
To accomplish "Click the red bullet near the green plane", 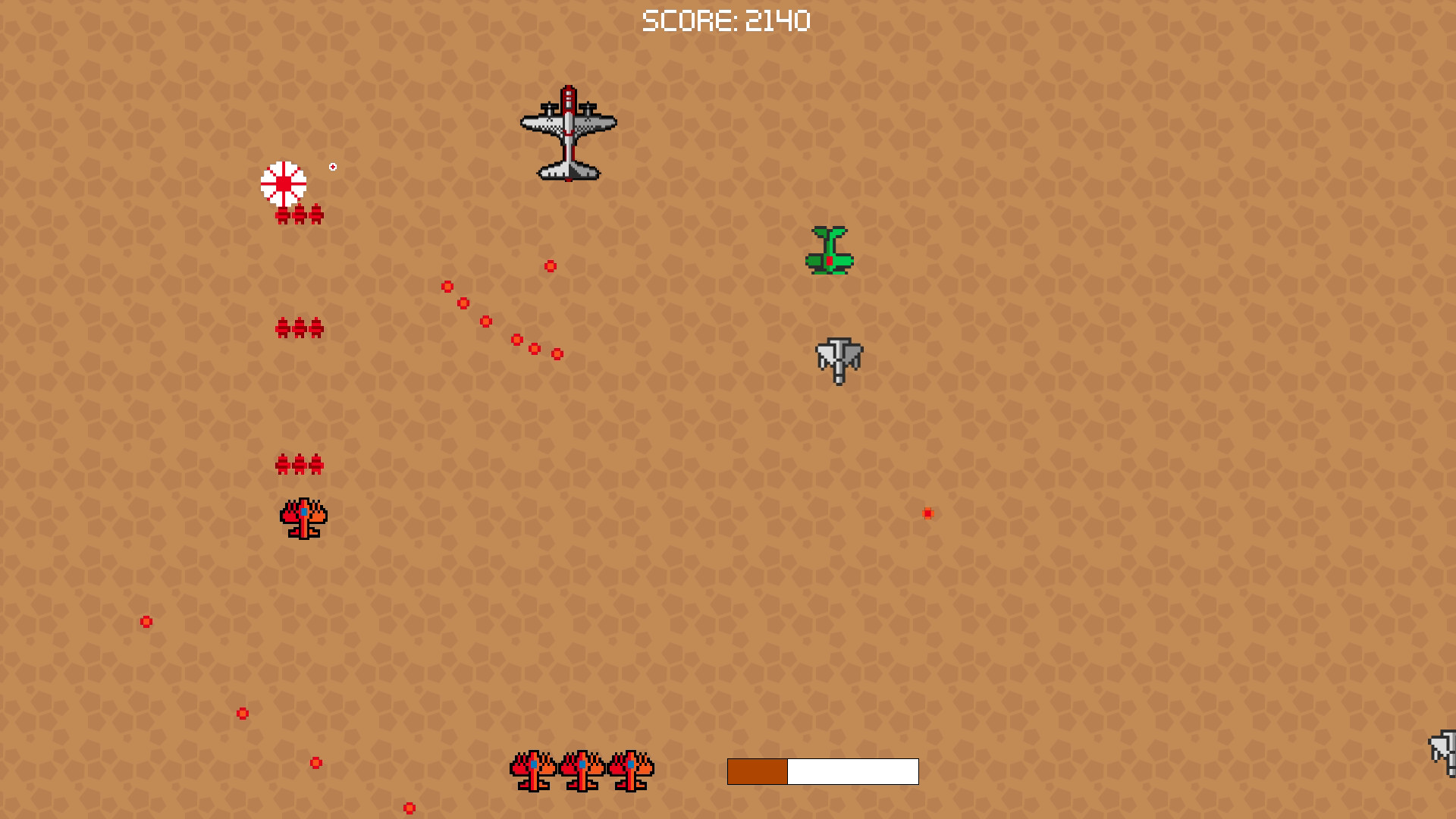I will coord(549,265).
